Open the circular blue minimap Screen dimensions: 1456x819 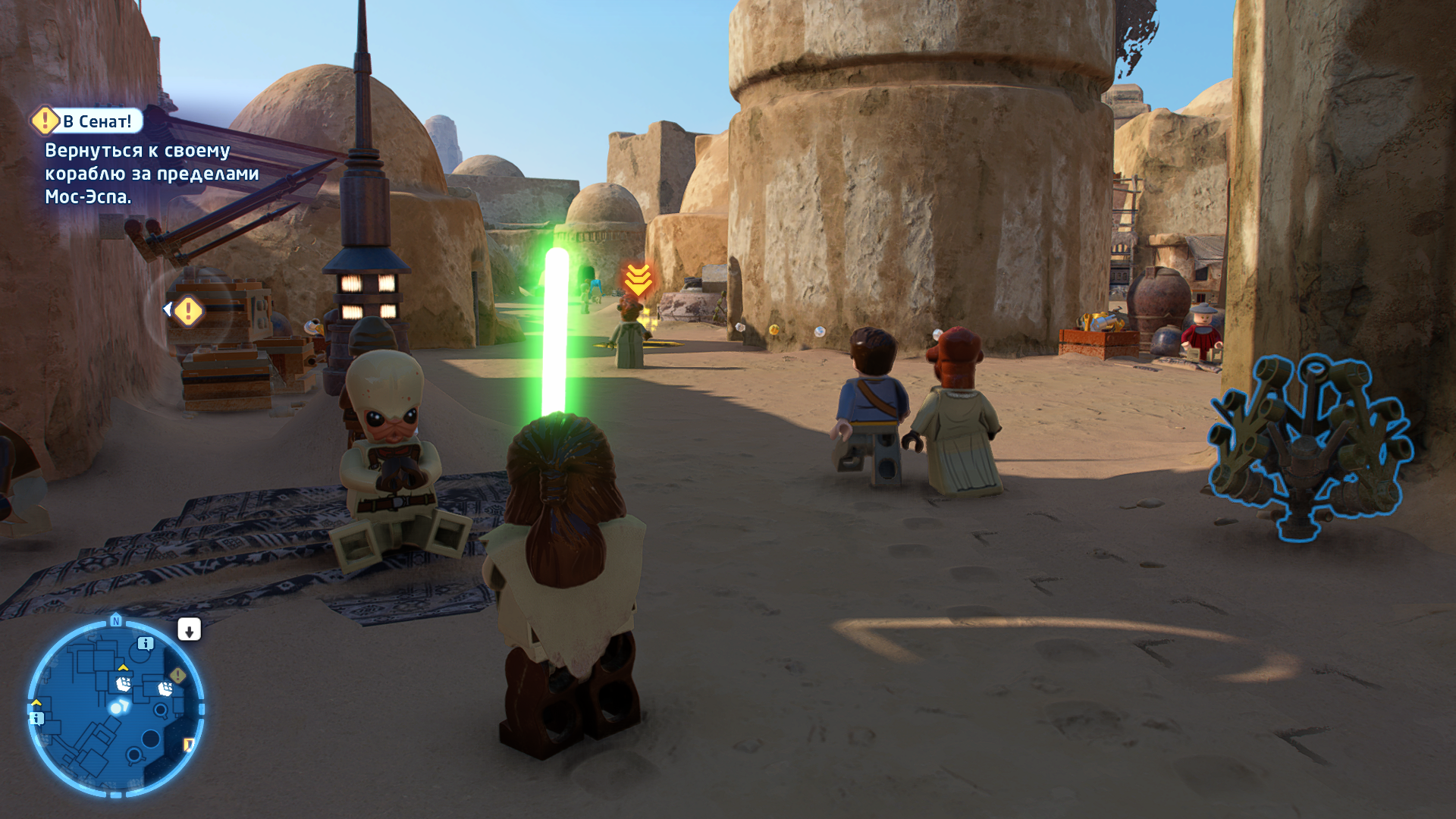tap(116, 708)
